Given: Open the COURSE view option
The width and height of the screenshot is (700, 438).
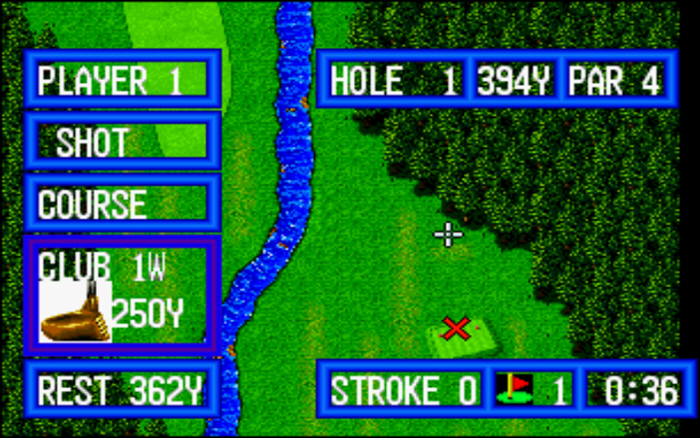Looking at the screenshot, I should click(x=121, y=203).
